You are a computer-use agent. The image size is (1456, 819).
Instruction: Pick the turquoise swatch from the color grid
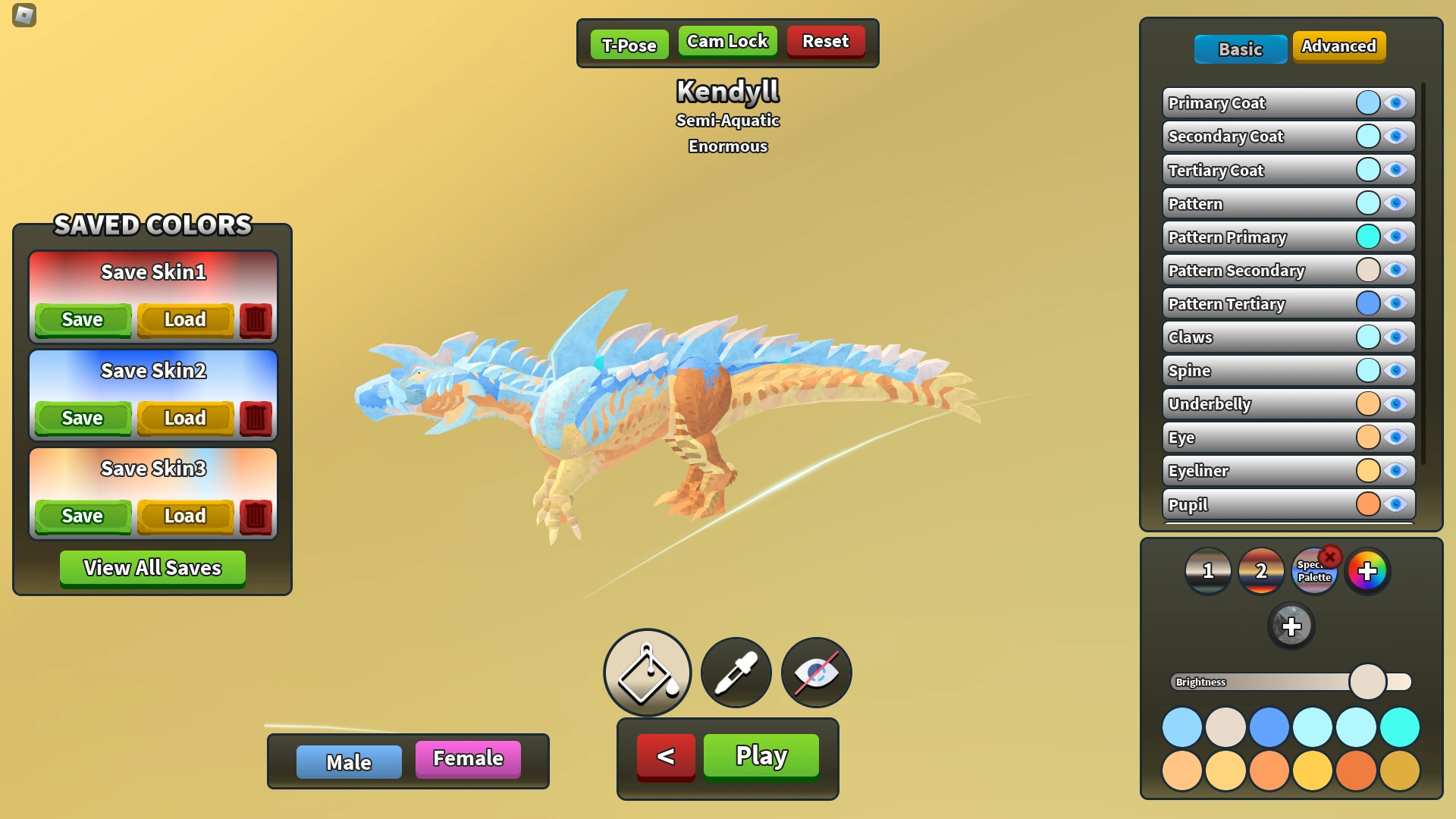point(1401,726)
